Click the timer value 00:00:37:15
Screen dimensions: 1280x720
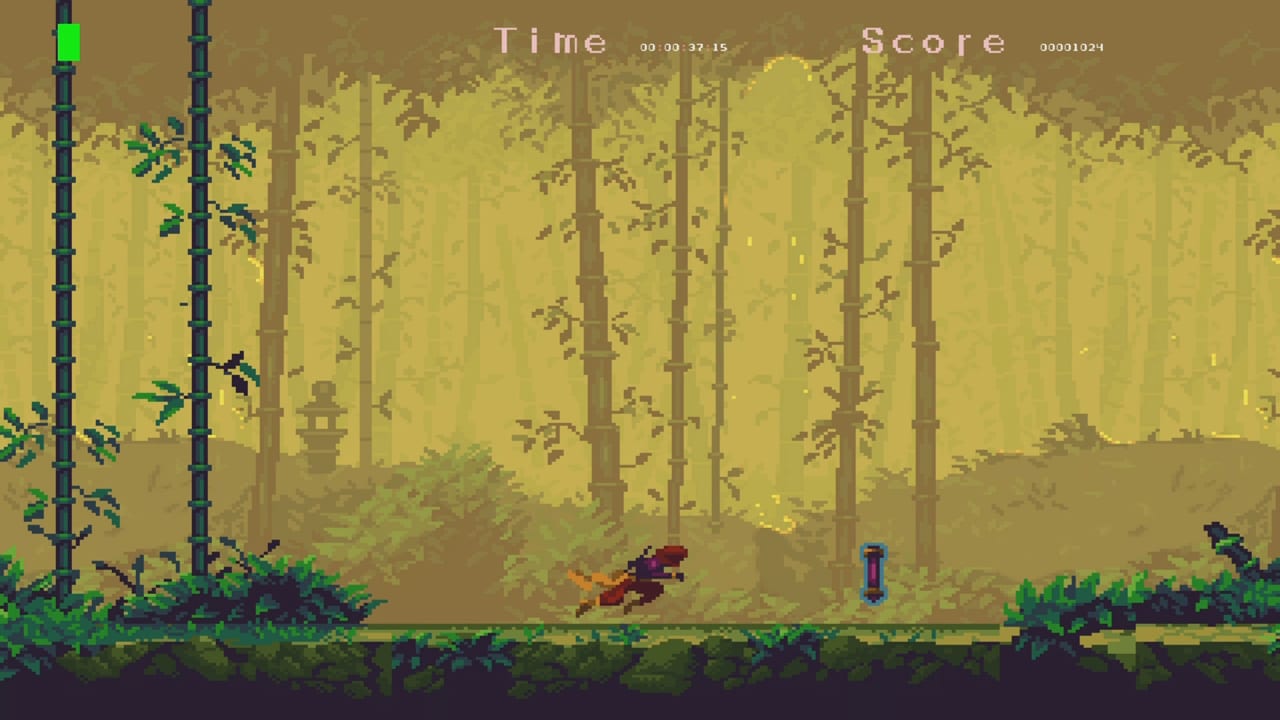(685, 45)
